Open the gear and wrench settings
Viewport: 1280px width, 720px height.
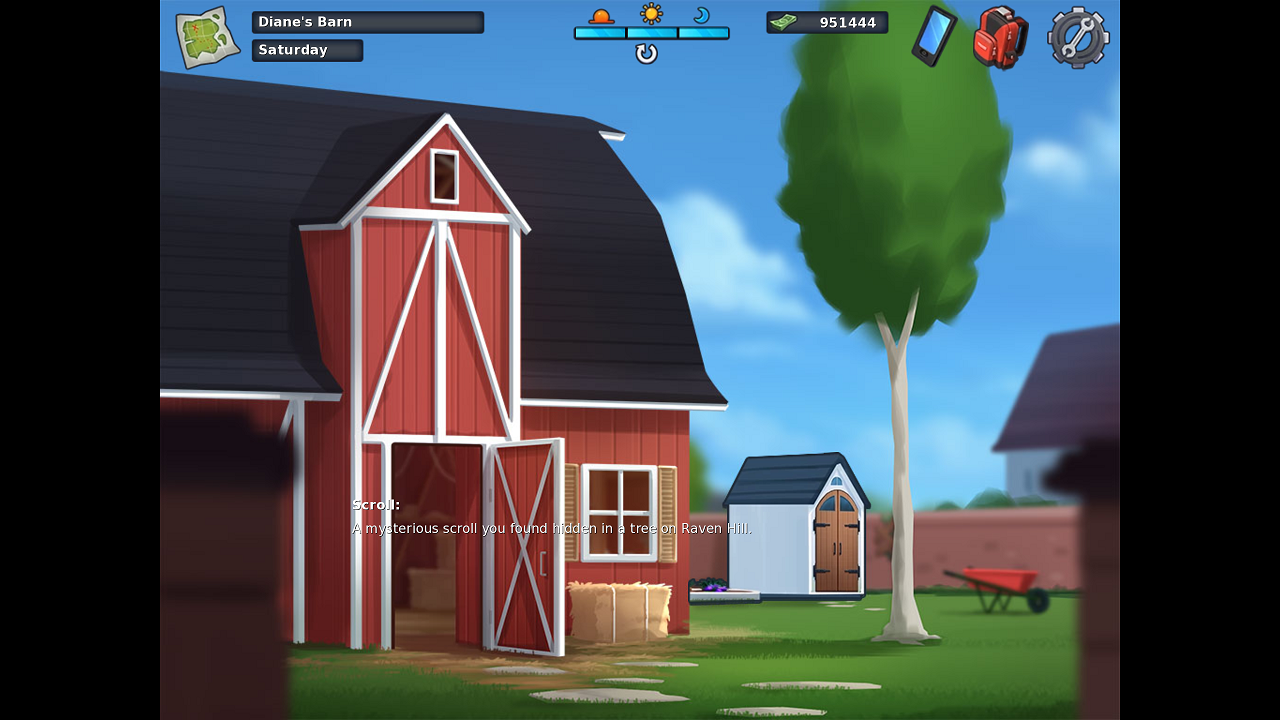(x=1078, y=38)
